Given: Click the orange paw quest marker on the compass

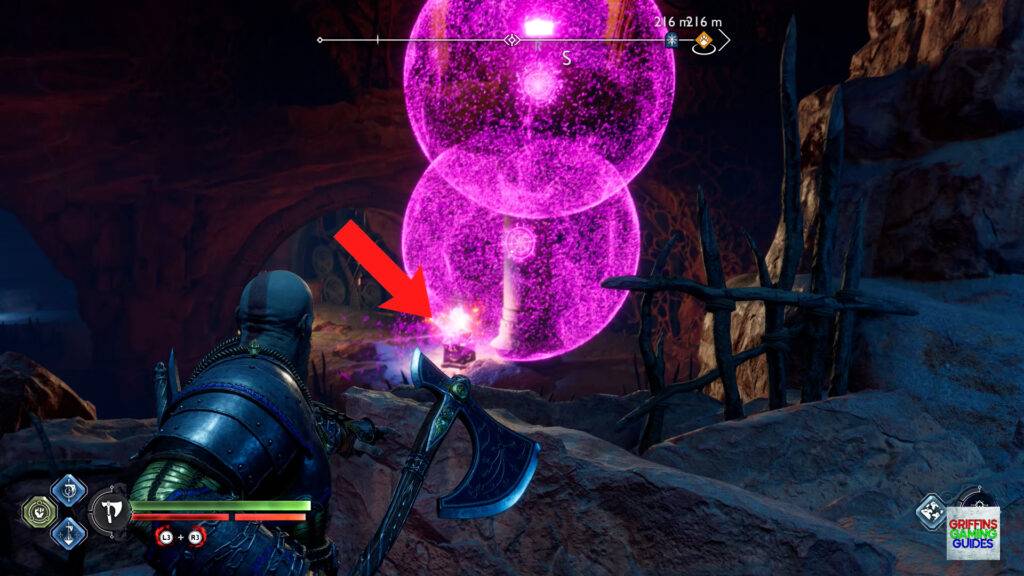Looking at the screenshot, I should click(x=704, y=41).
